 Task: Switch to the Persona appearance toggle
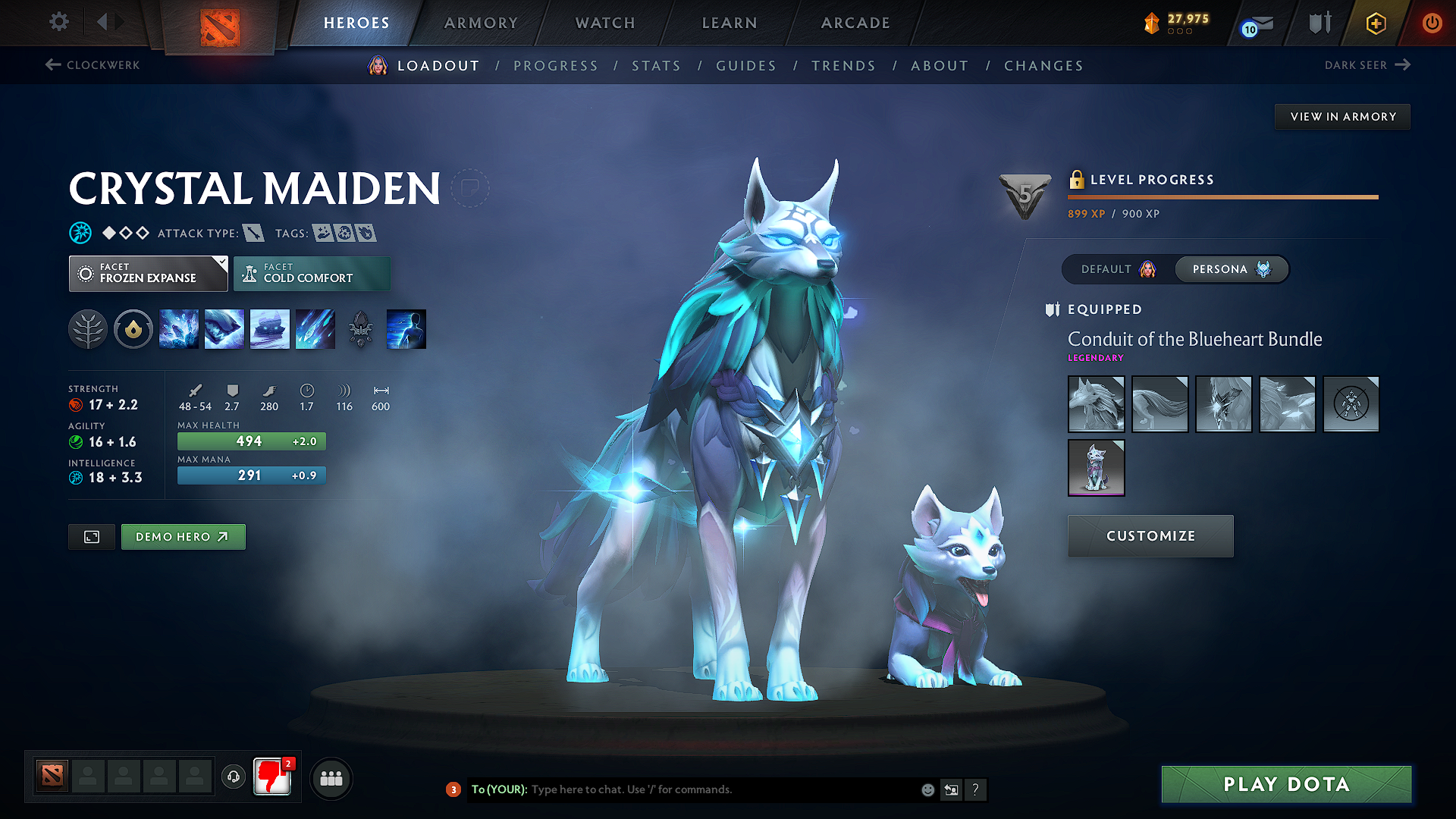pos(1230,269)
